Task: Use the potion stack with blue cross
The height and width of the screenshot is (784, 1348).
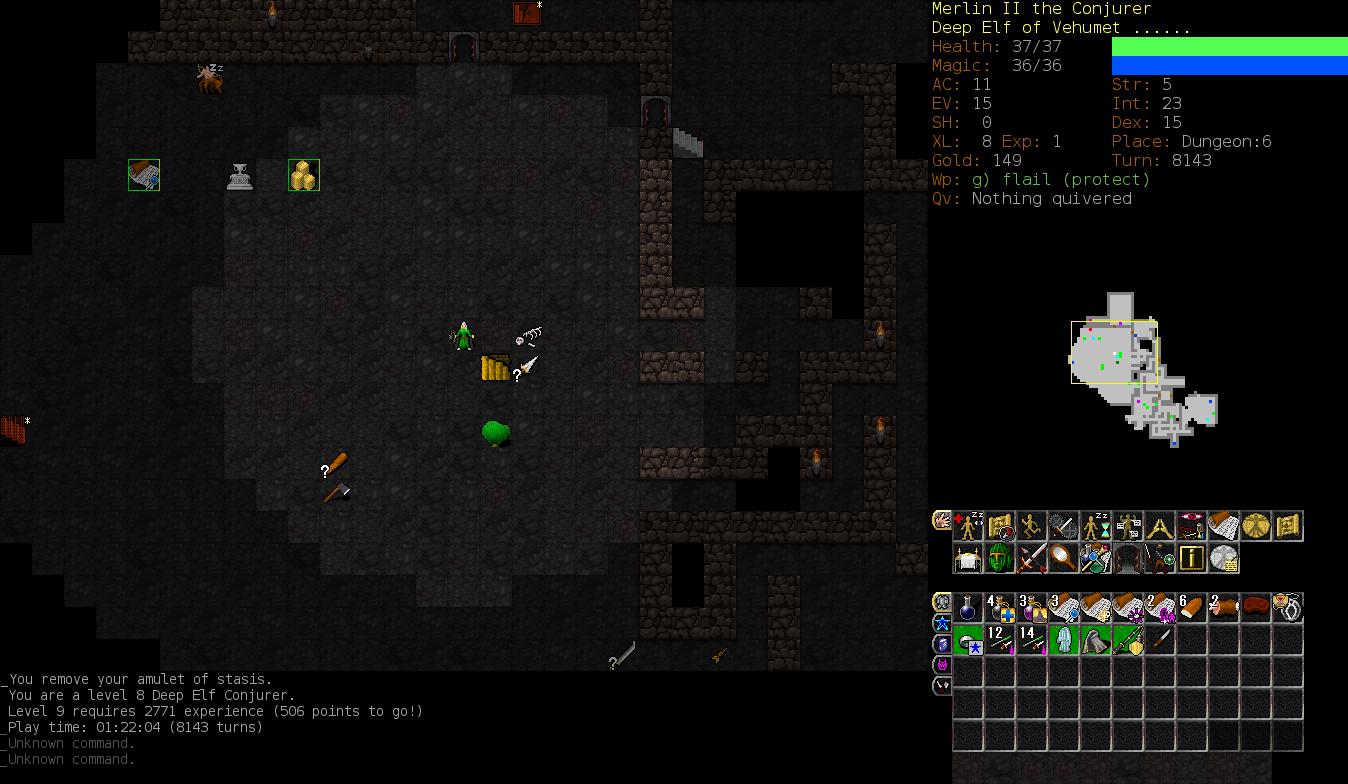Action: tap(1000, 608)
